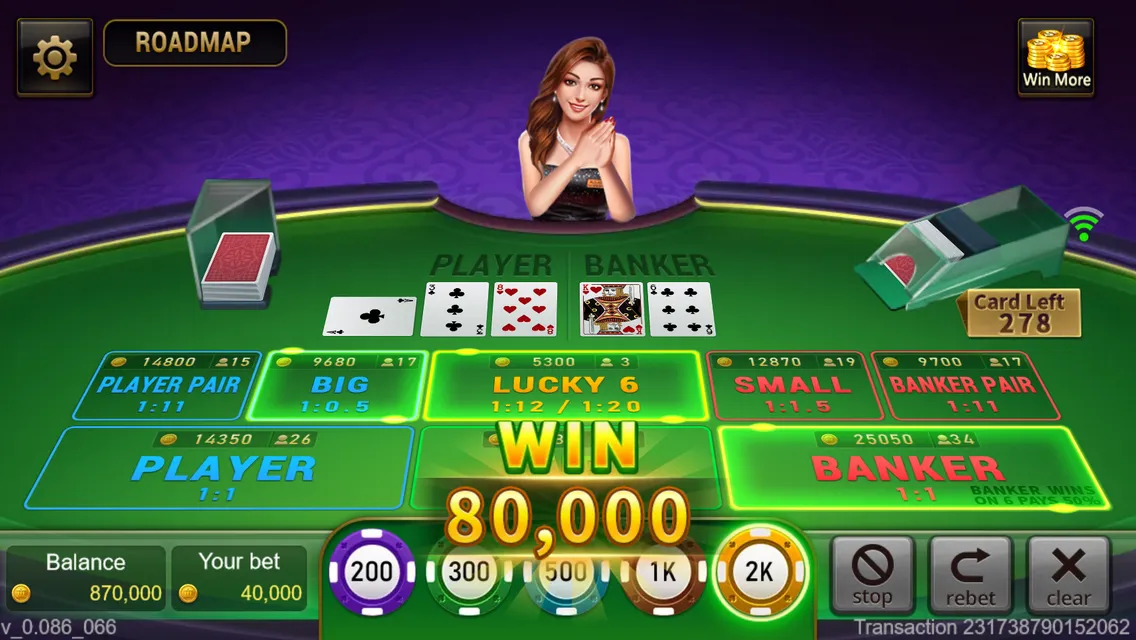Screen dimensions: 1136x640
Task: Repeat last wager with rebet
Action: (x=970, y=574)
